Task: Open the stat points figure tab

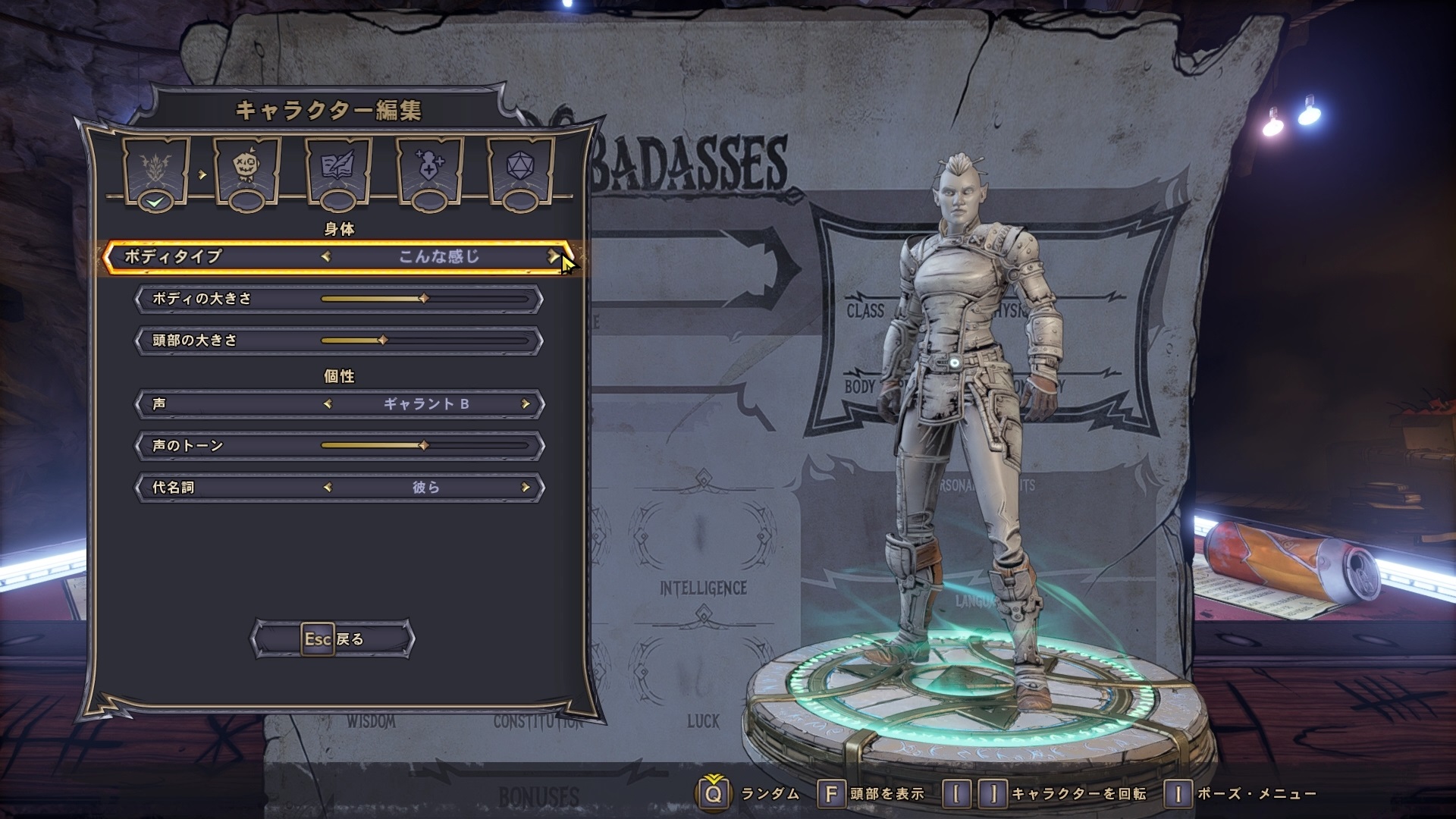Action: [x=430, y=169]
